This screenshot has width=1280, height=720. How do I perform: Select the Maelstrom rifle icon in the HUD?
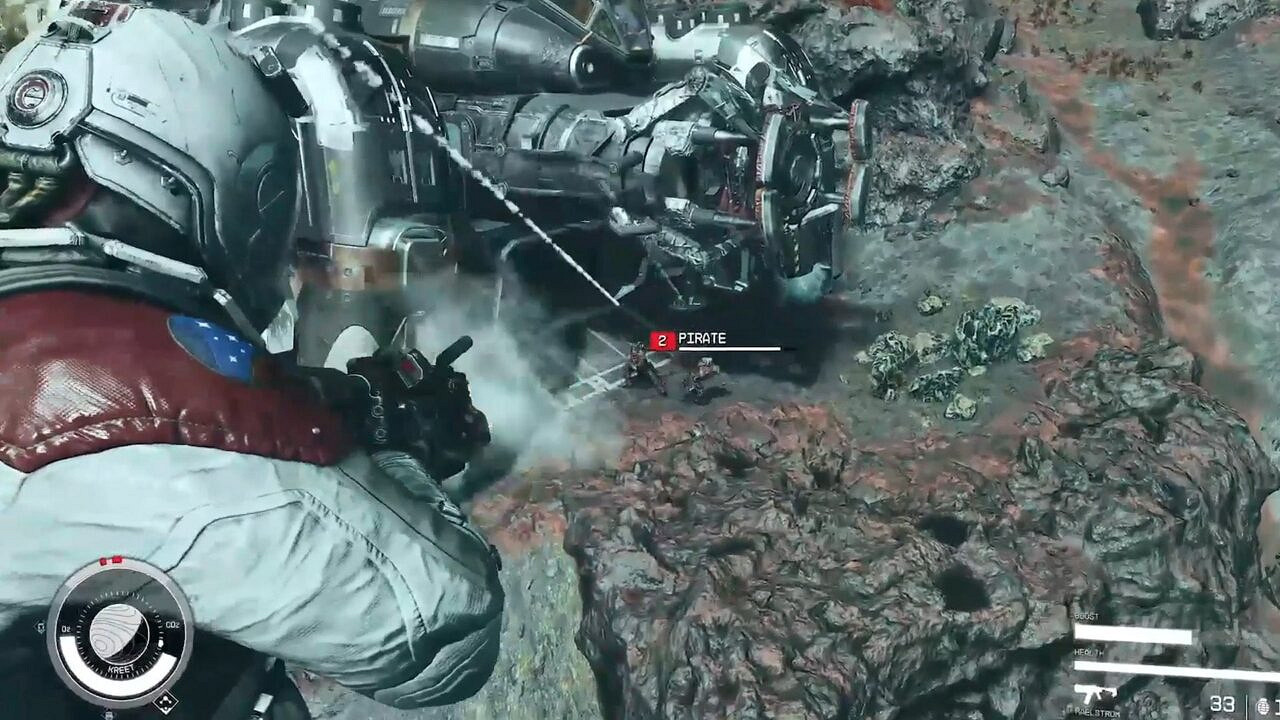tap(1094, 693)
